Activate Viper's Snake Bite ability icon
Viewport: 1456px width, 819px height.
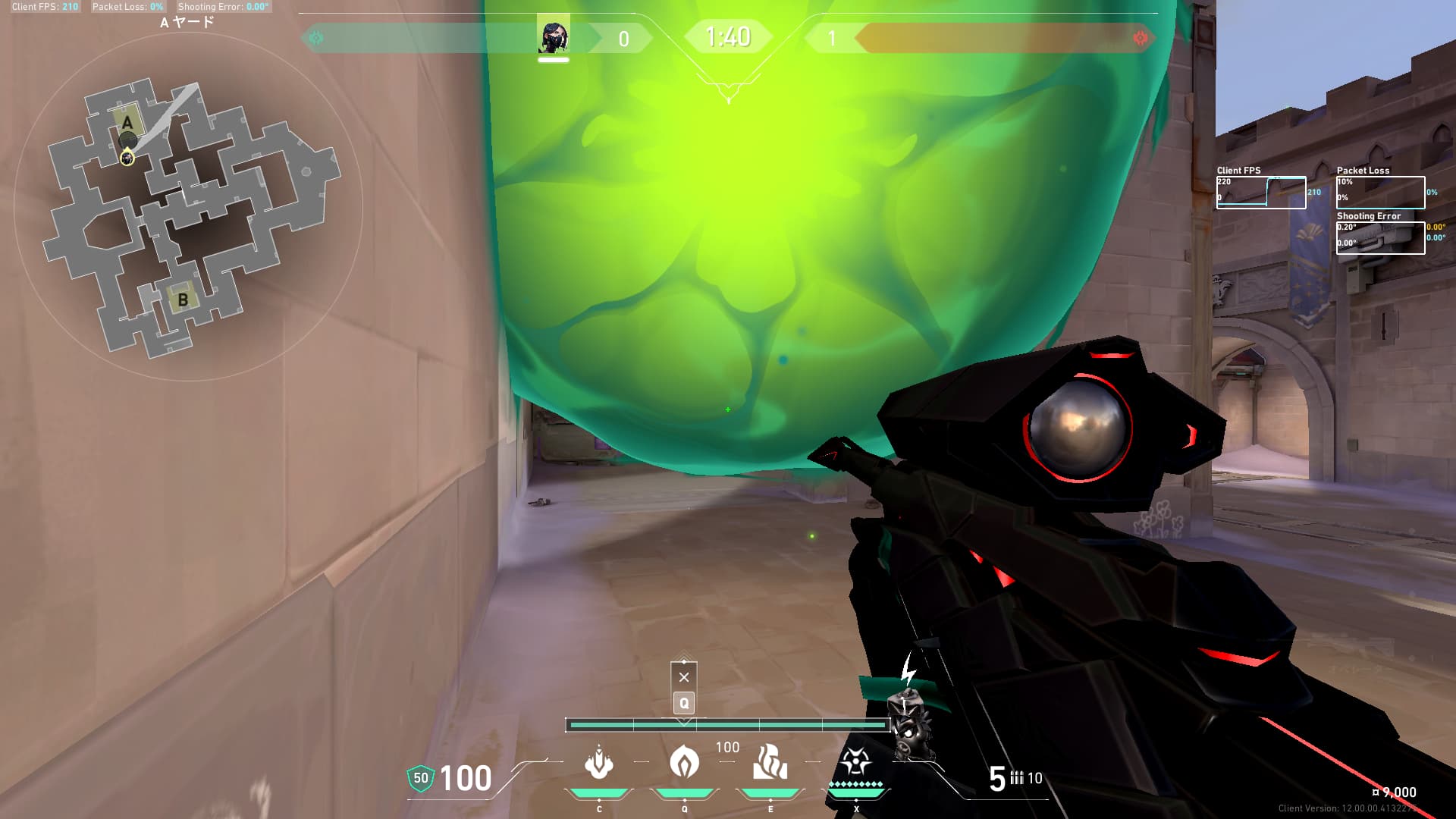coord(599,763)
